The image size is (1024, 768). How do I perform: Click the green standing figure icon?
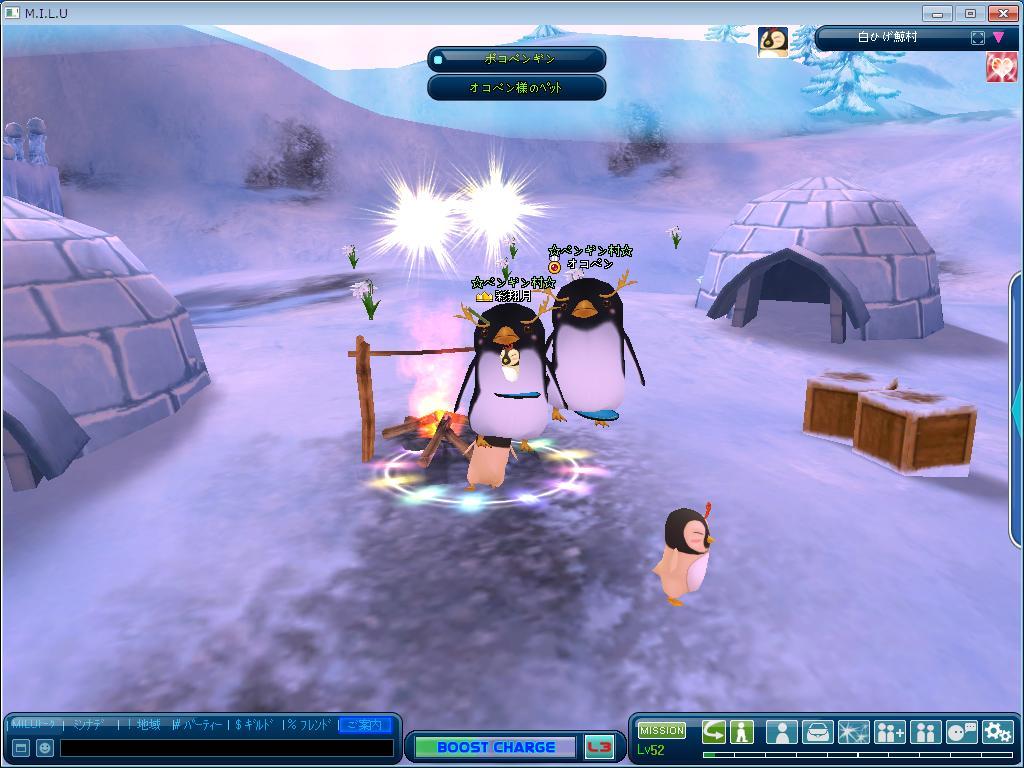tap(742, 732)
